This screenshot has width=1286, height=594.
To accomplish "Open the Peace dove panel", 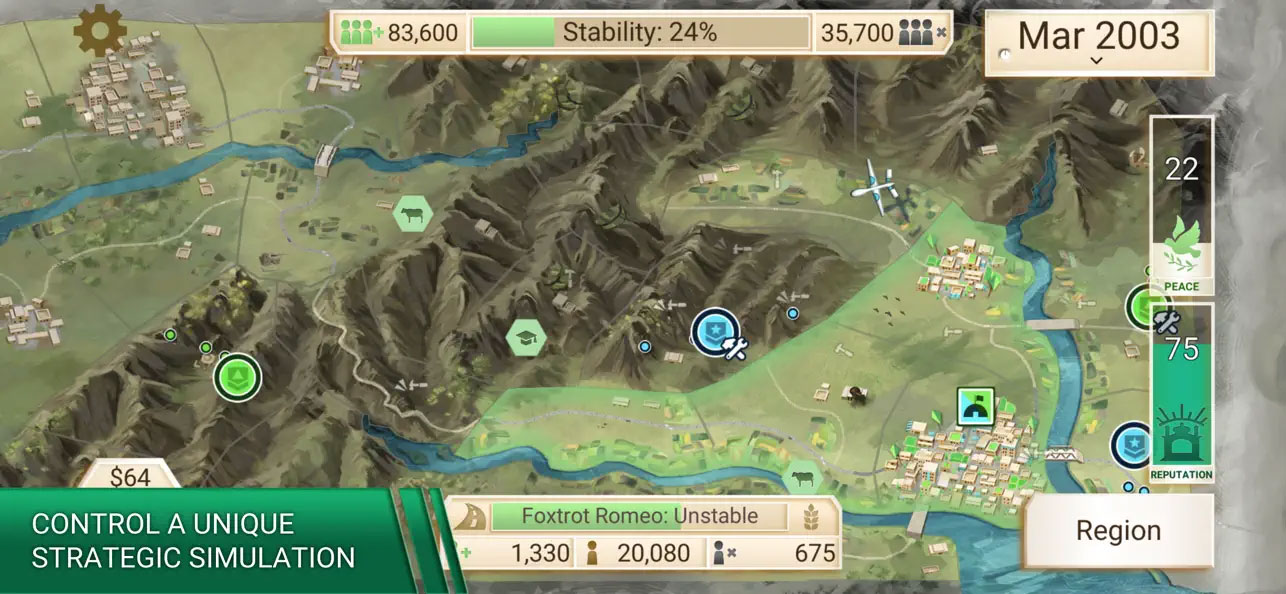I will pyautogui.click(x=1181, y=207).
